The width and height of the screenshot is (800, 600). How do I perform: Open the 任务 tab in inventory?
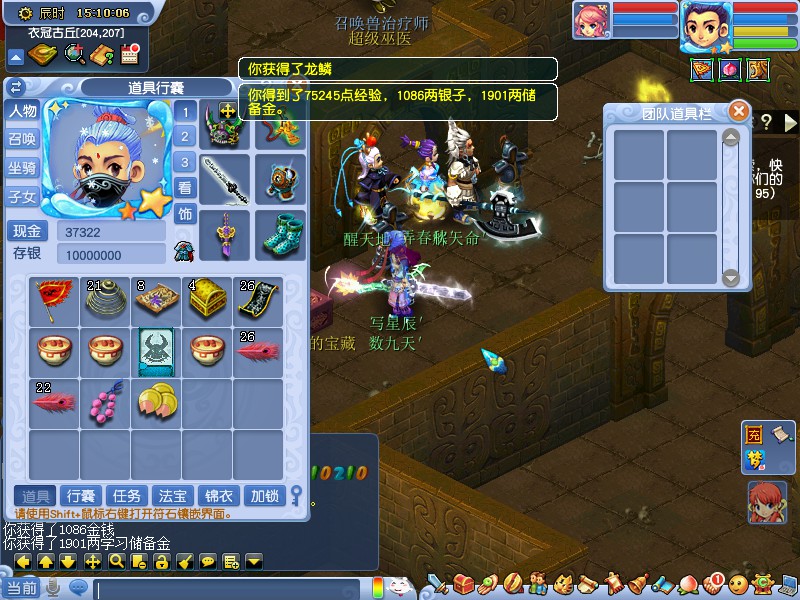127,496
